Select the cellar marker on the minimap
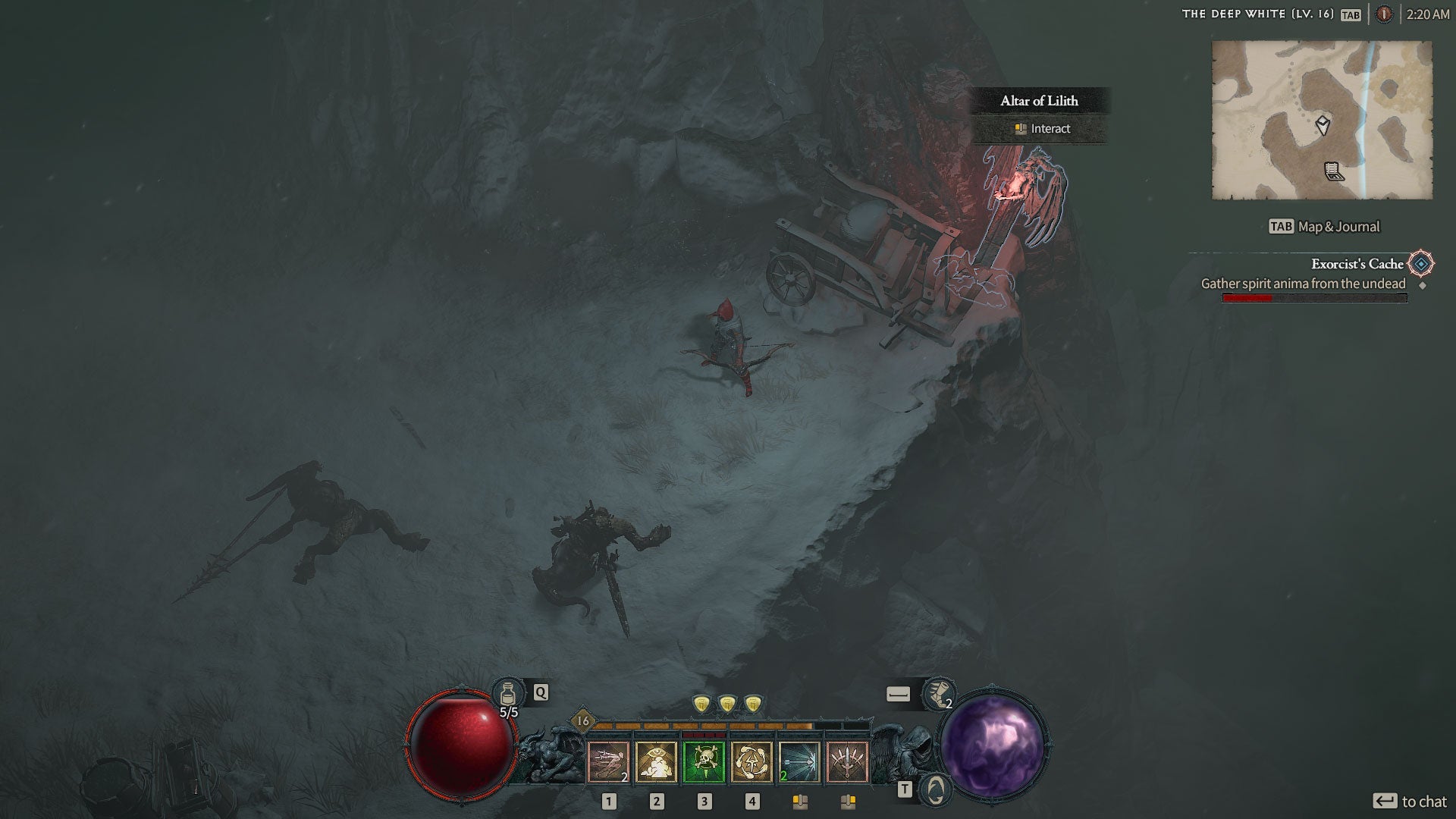 pos(1334,172)
